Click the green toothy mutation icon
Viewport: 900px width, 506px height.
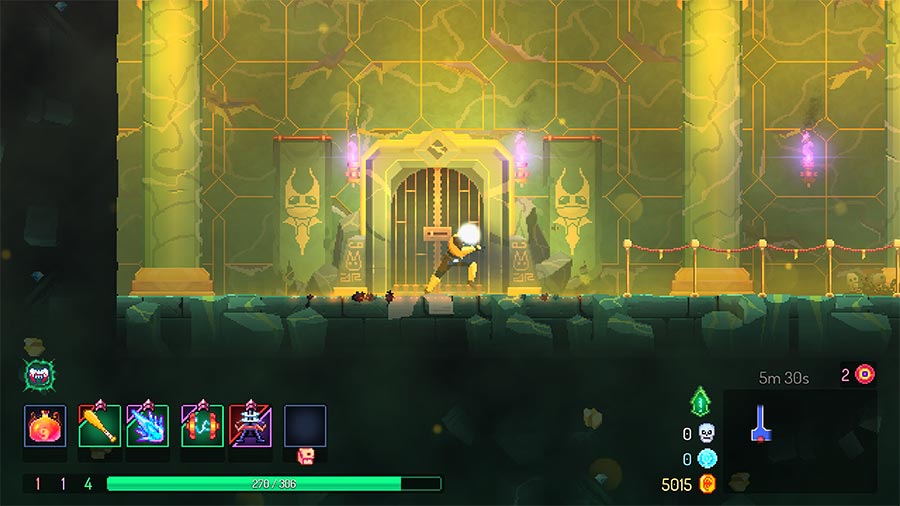click(37, 375)
